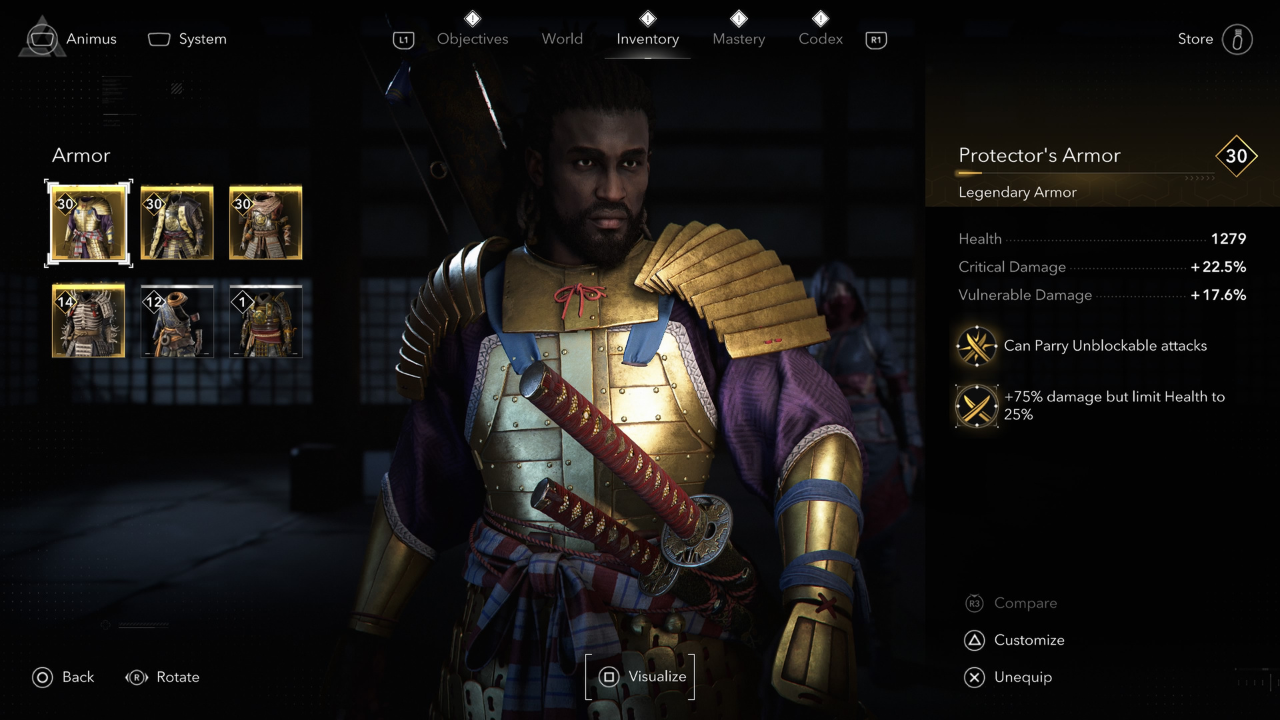Choose the level 30 armor with dark cloak

coord(177,223)
